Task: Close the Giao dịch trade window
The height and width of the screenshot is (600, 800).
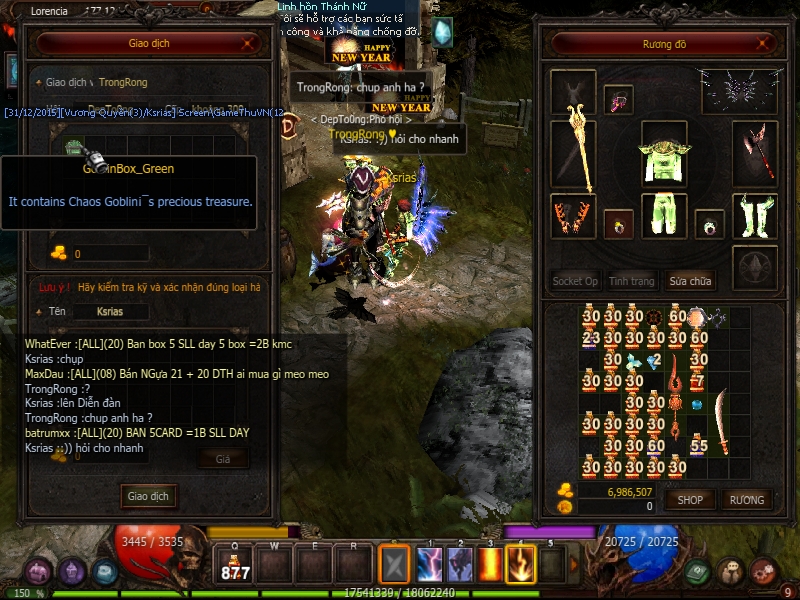Action: click(248, 44)
